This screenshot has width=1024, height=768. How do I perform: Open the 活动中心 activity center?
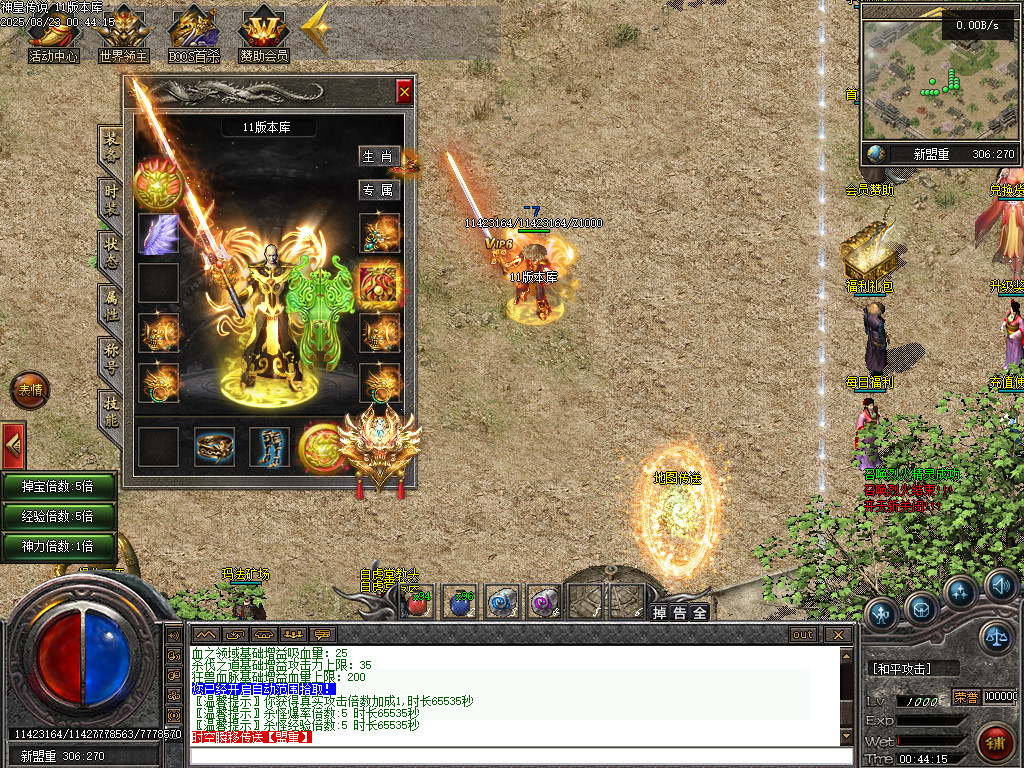53,36
